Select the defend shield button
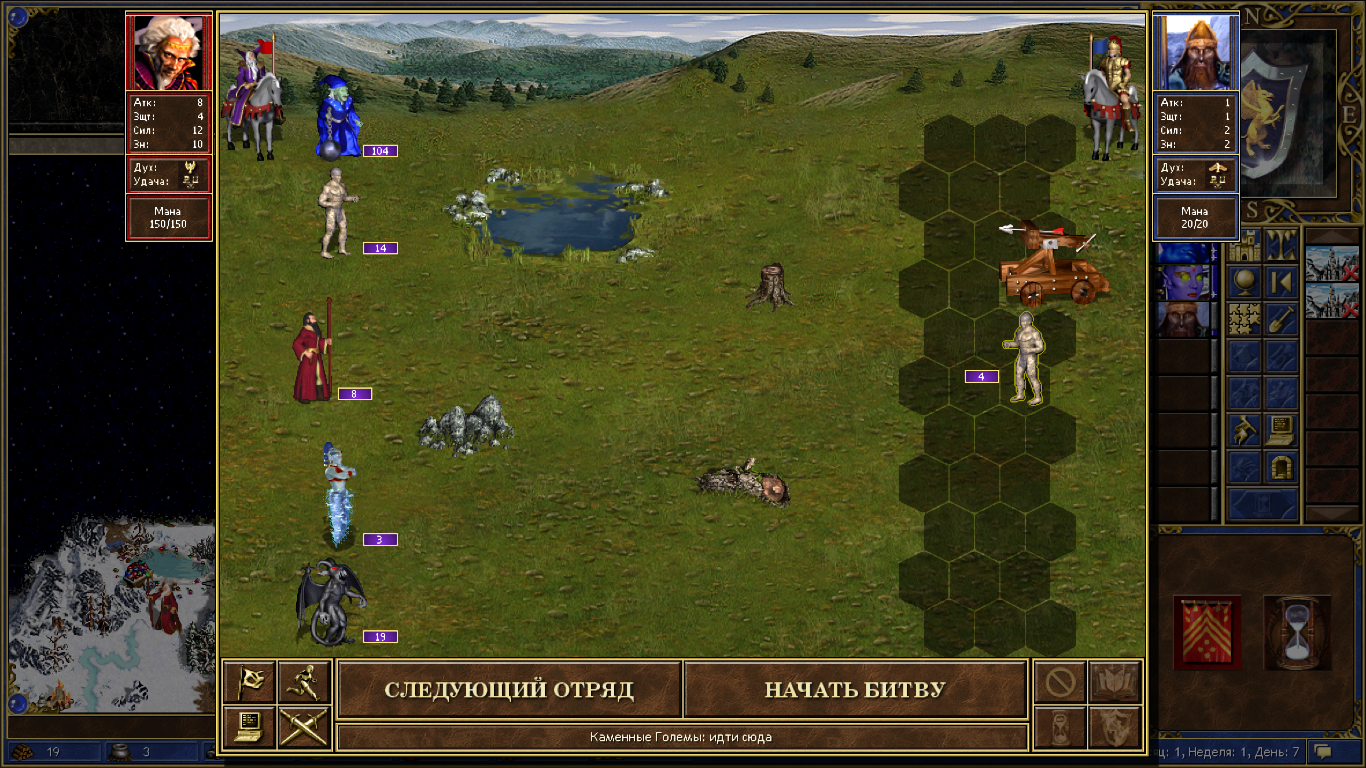Image resolution: width=1366 pixels, height=768 pixels. 1114,727
